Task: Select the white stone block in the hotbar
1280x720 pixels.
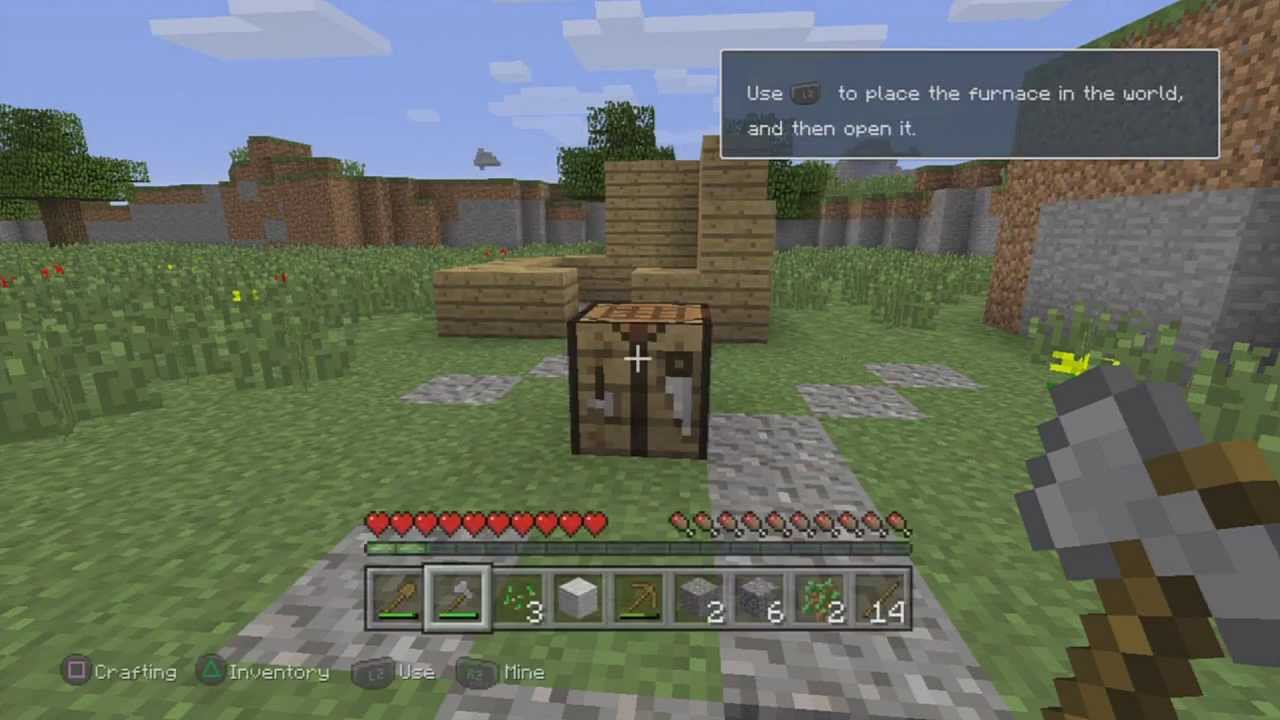Action: [x=578, y=597]
